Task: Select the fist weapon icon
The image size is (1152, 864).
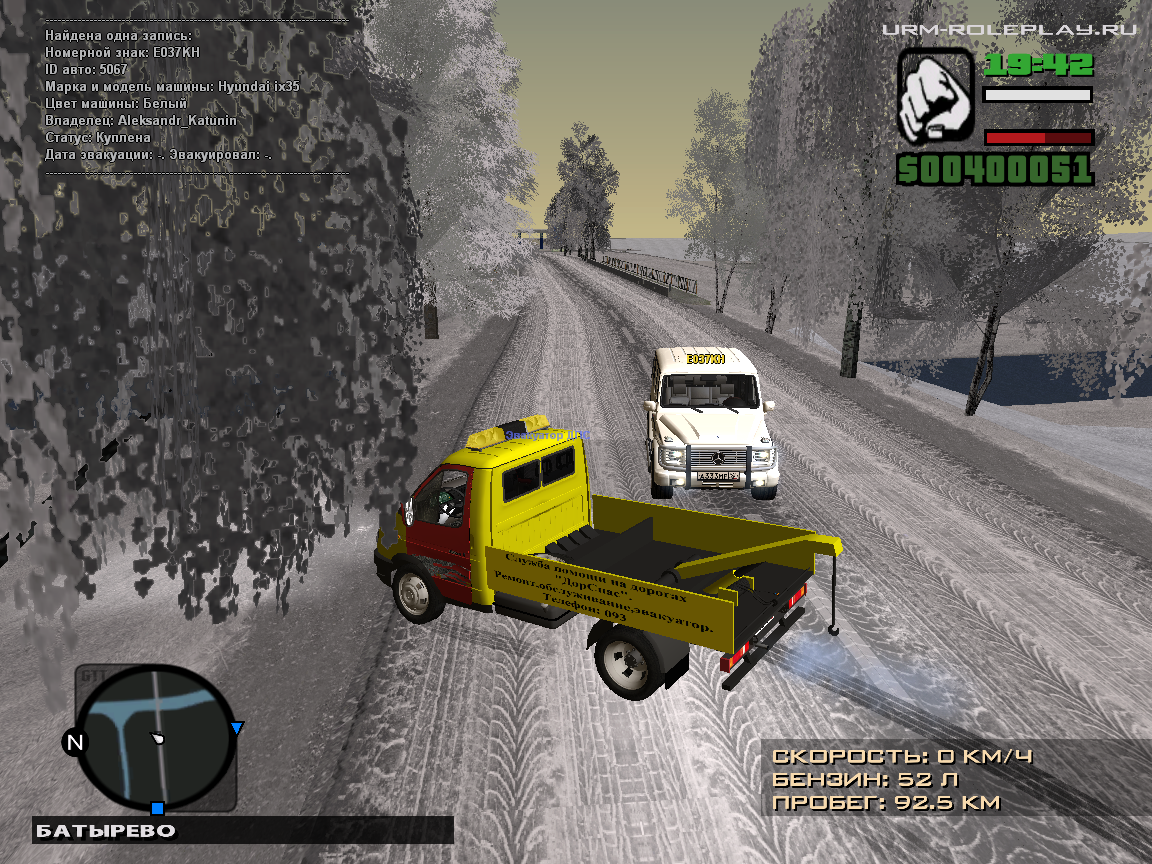Action: point(935,96)
